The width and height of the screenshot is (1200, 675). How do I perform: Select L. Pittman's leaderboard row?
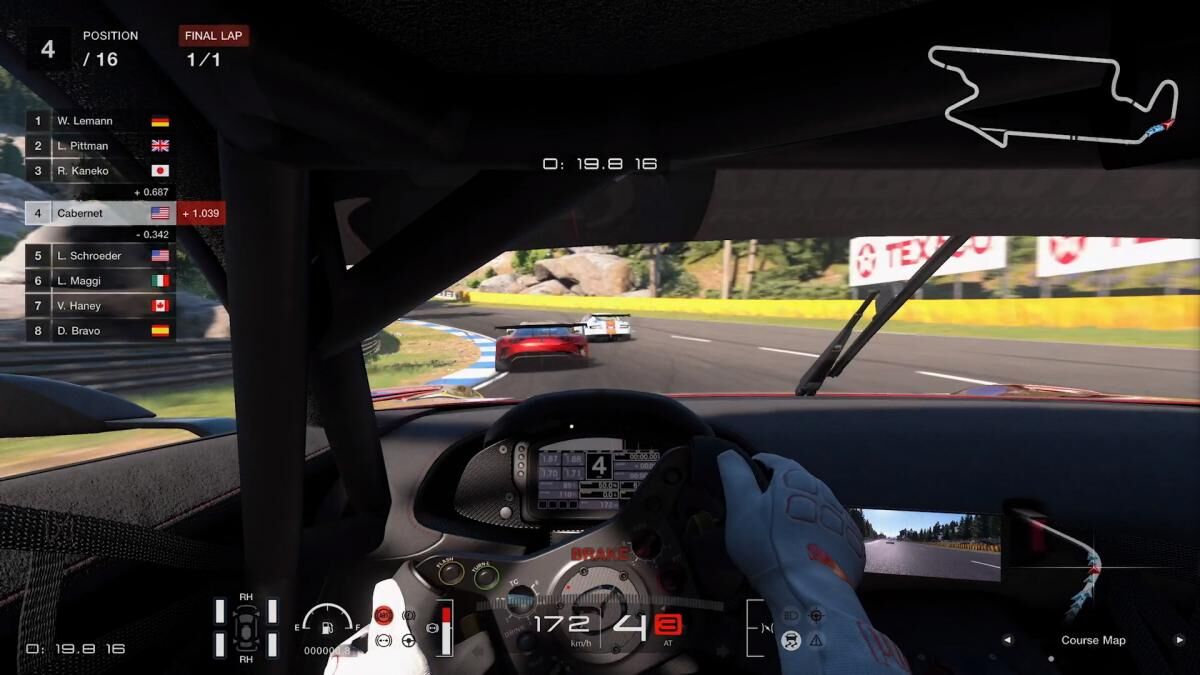click(100, 146)
